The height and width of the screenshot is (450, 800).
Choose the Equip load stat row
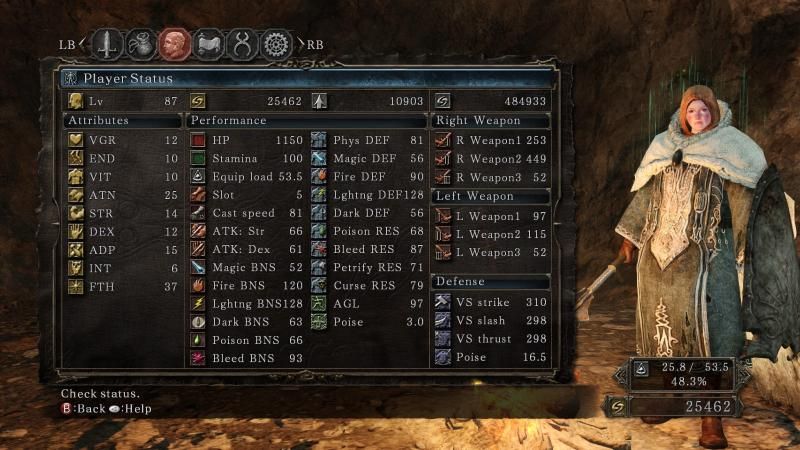pyautogui.click(x=246, y=176)
